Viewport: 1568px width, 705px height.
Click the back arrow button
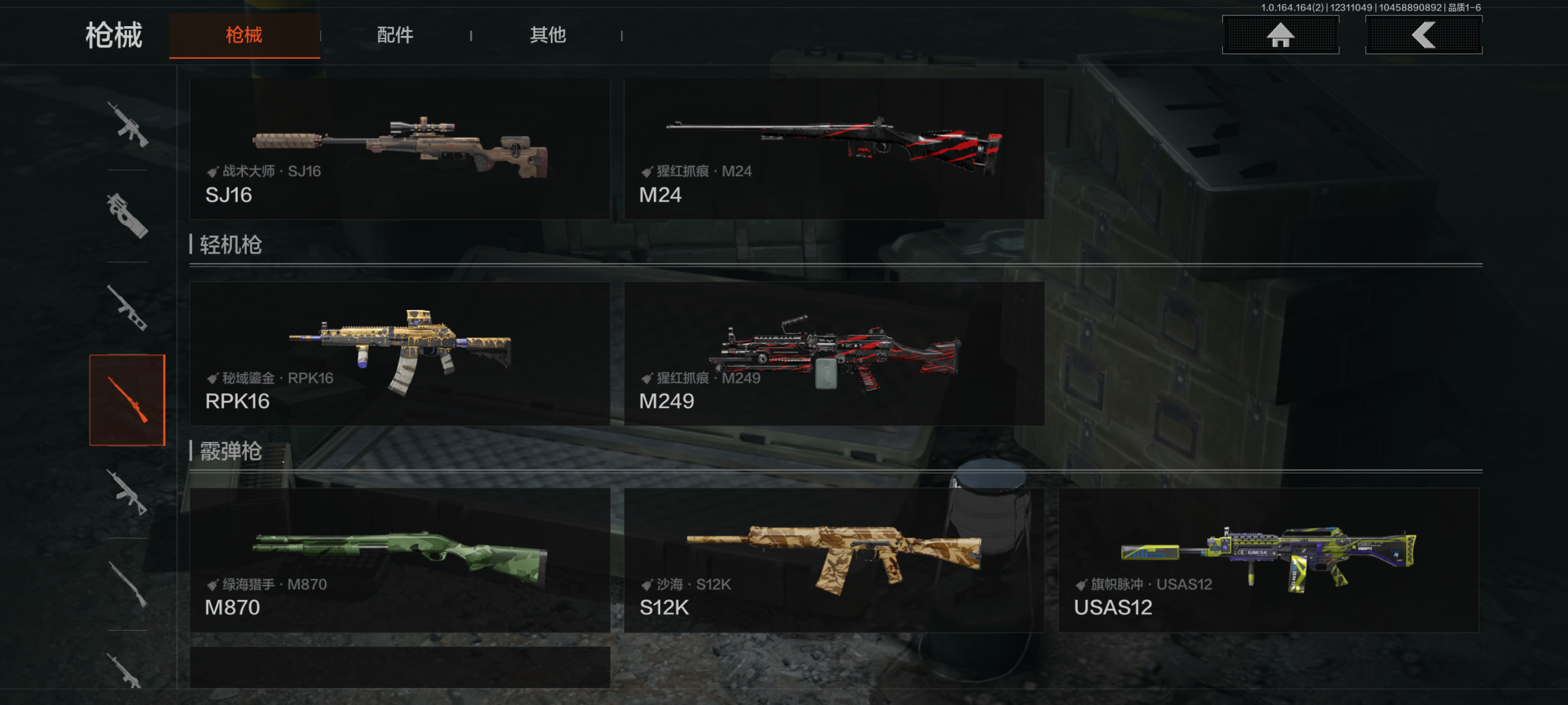click(1423, 35)
